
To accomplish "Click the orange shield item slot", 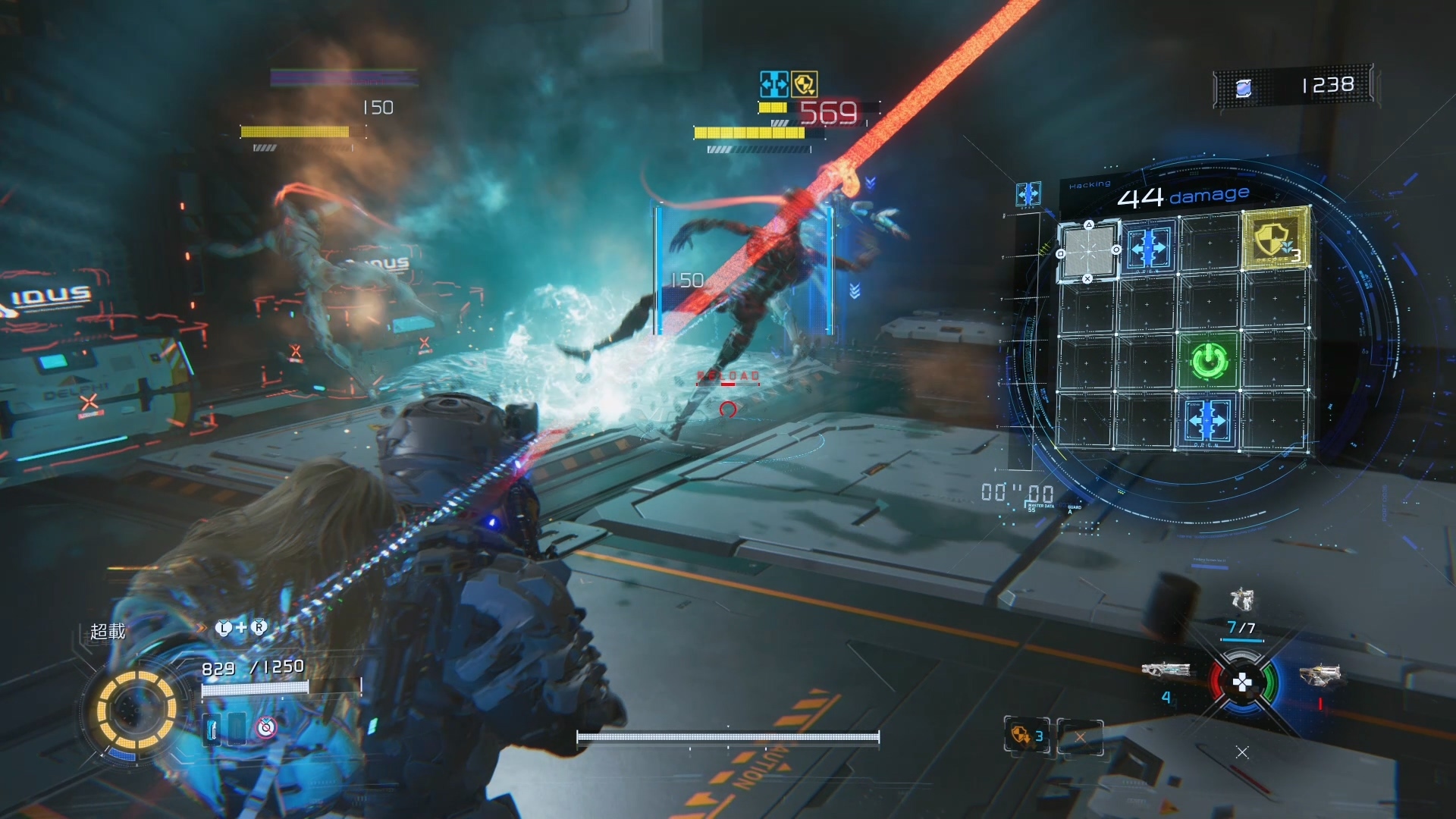I will 1025,735.
